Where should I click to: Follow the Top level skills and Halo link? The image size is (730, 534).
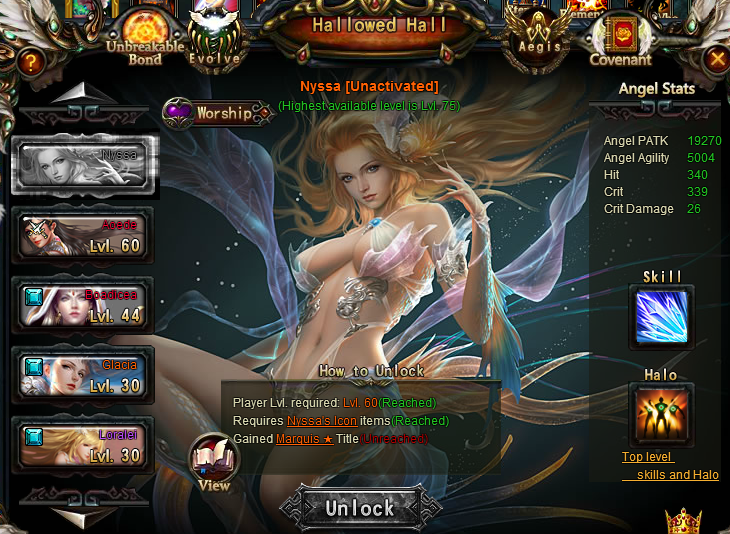pyautogui.click(x=670, y=466)
